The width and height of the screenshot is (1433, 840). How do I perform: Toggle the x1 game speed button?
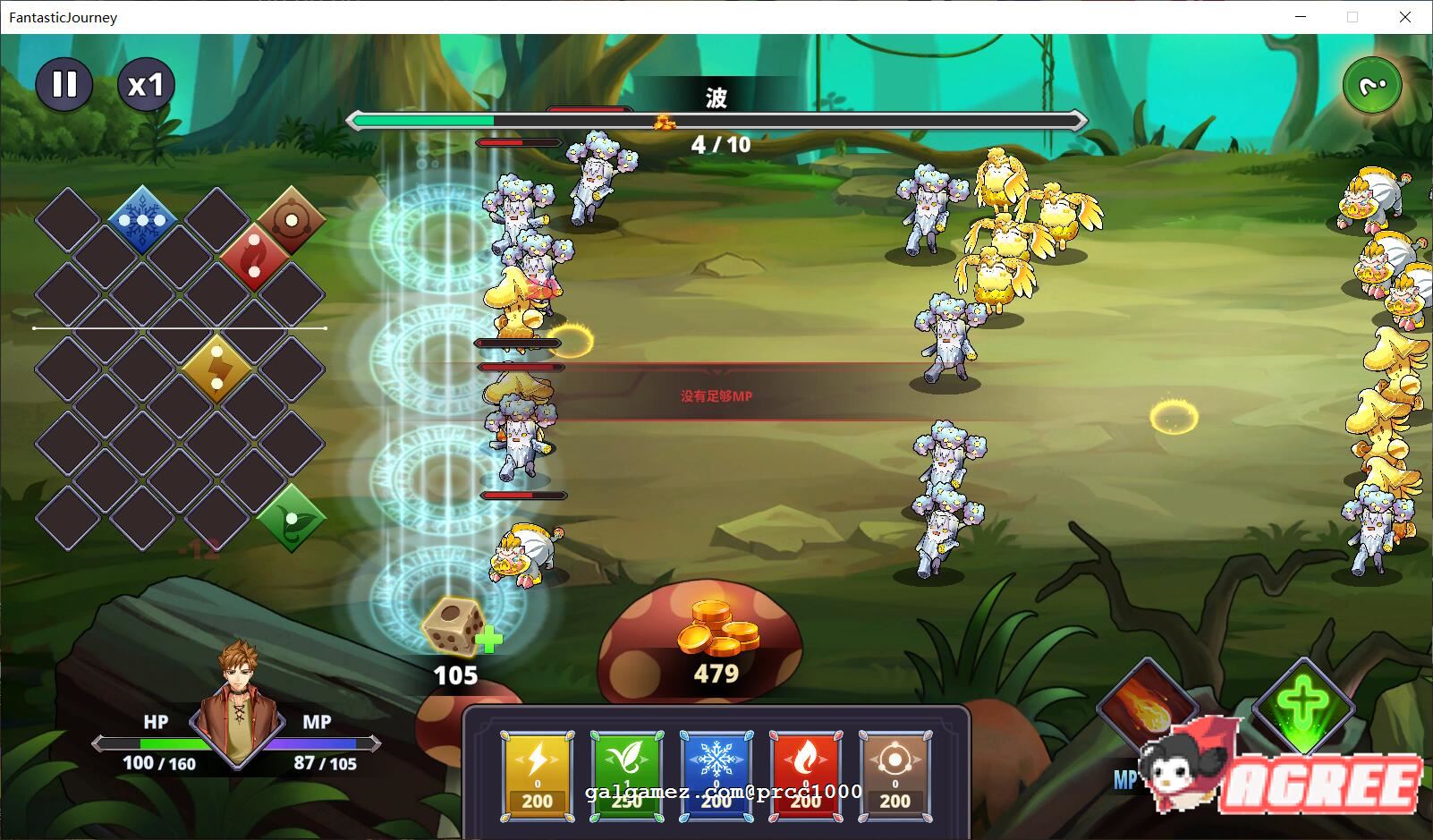click(x=146, y=85)
